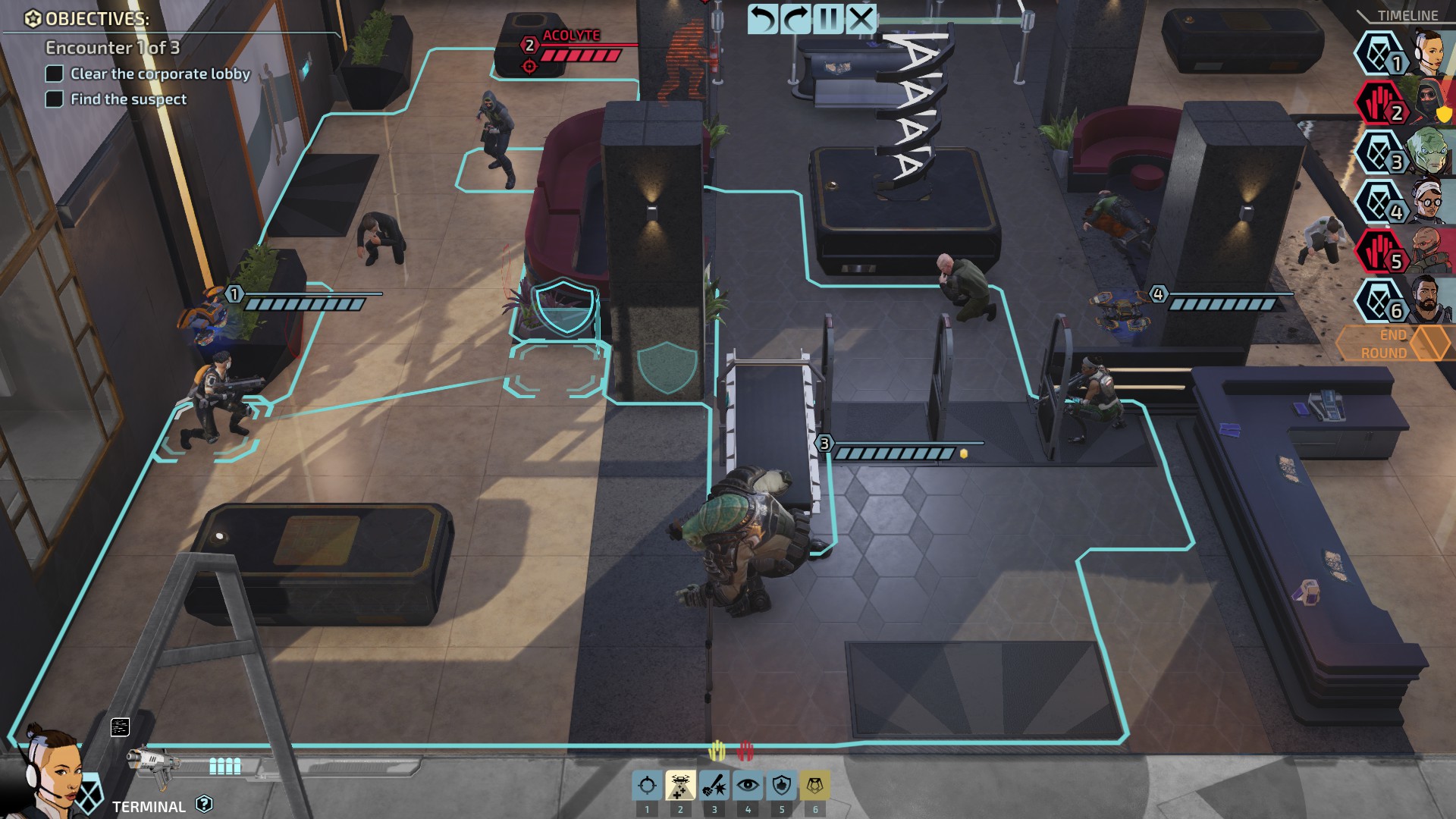Pick the goggles agent in timeline slot 4
This screenshot has height=819, width=1456.
click(x=1427, y=202)
